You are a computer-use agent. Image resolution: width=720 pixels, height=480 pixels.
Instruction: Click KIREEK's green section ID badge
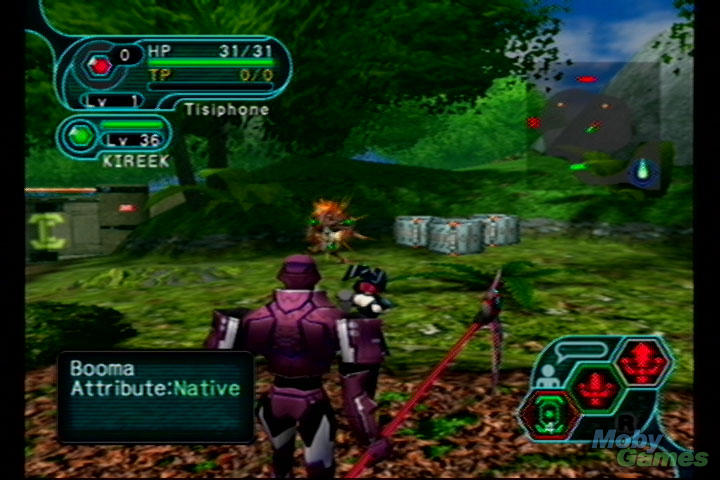(x=80, y=135)
